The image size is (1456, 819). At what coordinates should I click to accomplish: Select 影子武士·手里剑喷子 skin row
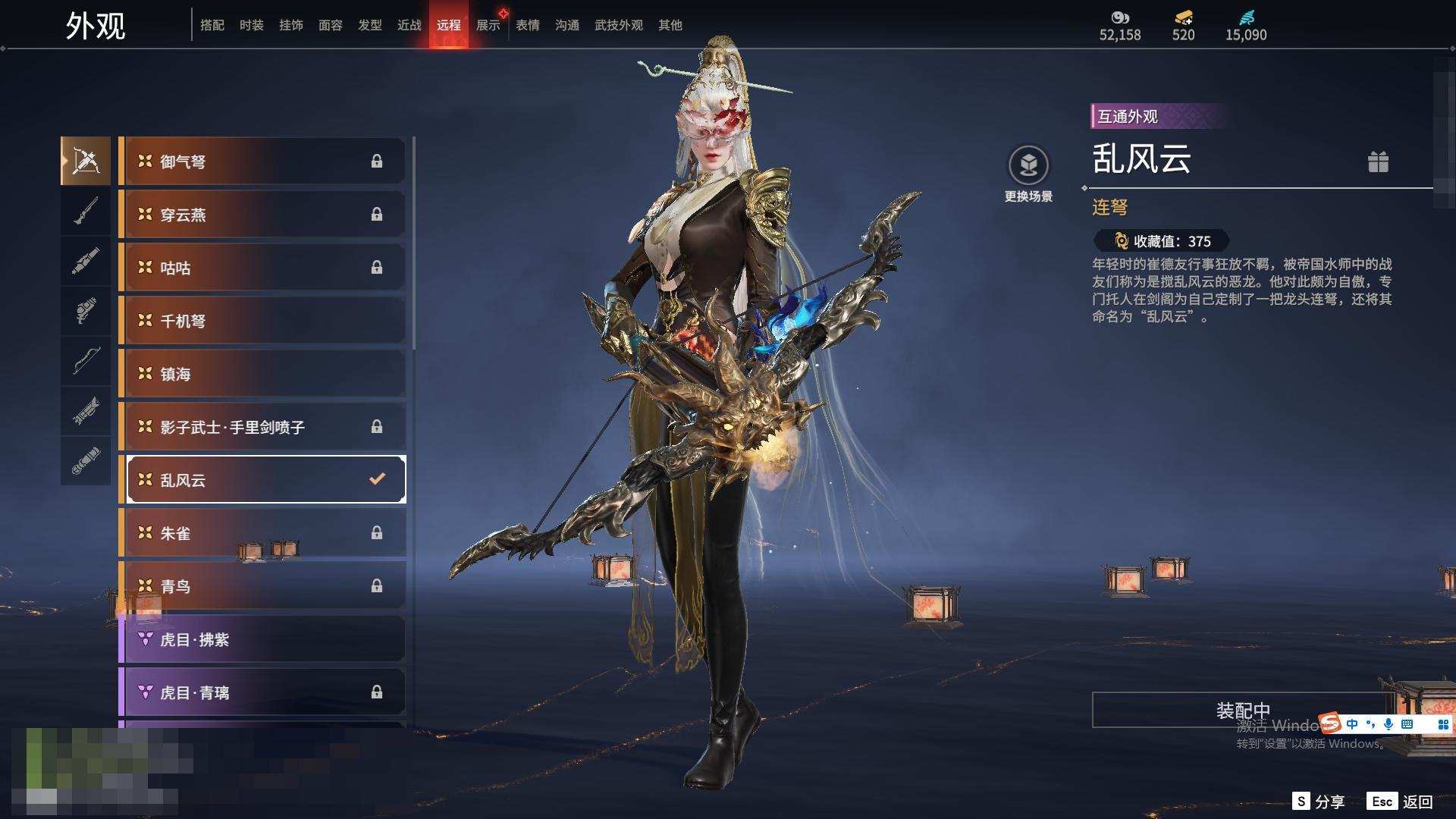pyautogui.click(x=262, y=427)
